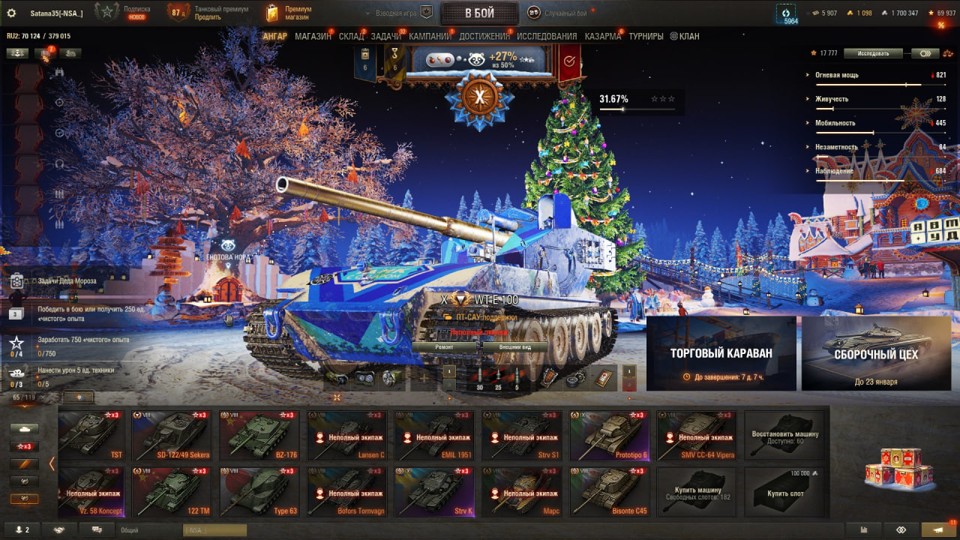The height and width of the screenshot is (540, 960).
Task: Select the Type 63 tank
Action: tap(259, 491)
